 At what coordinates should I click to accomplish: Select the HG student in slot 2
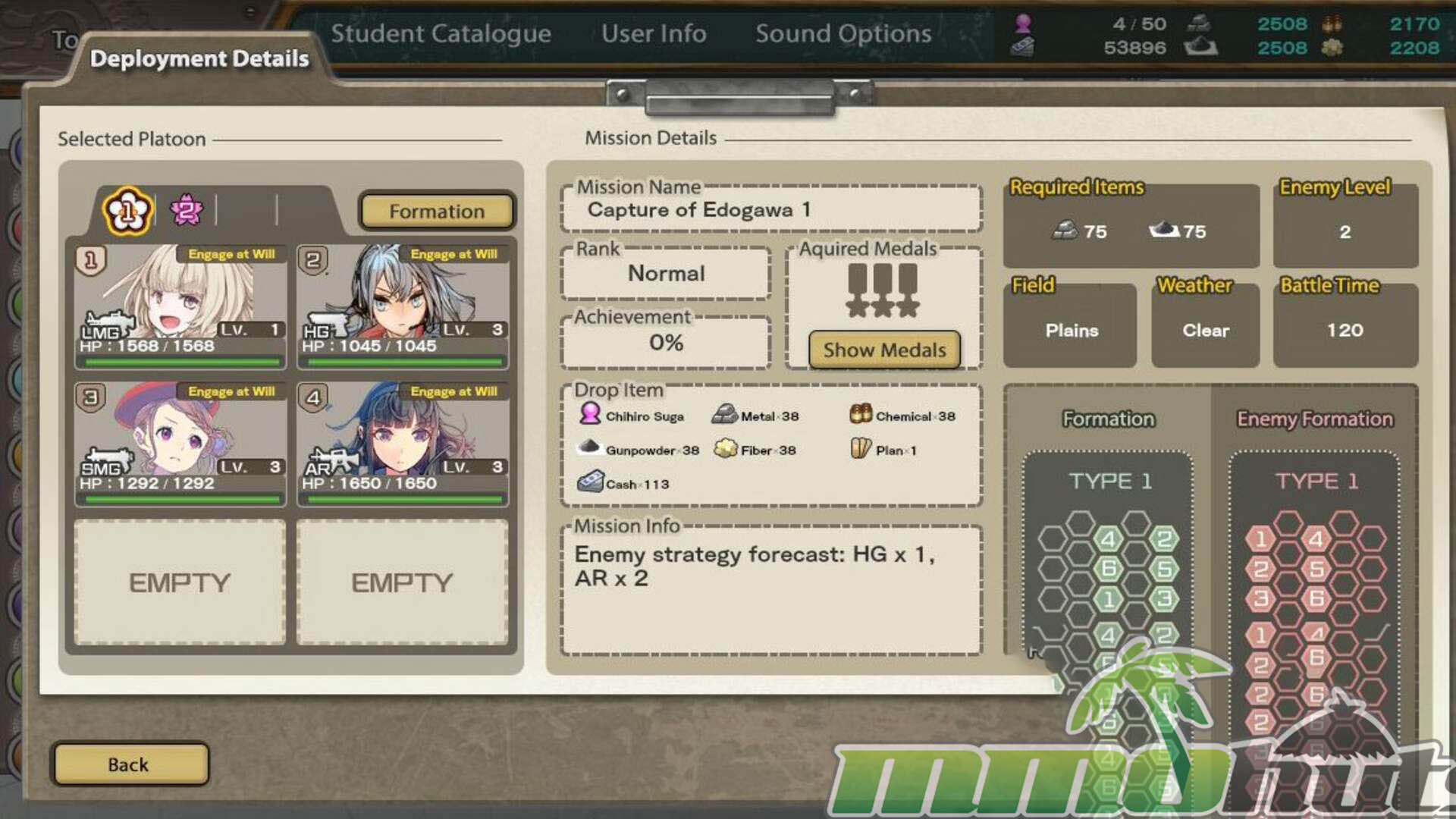pos(403,305)
